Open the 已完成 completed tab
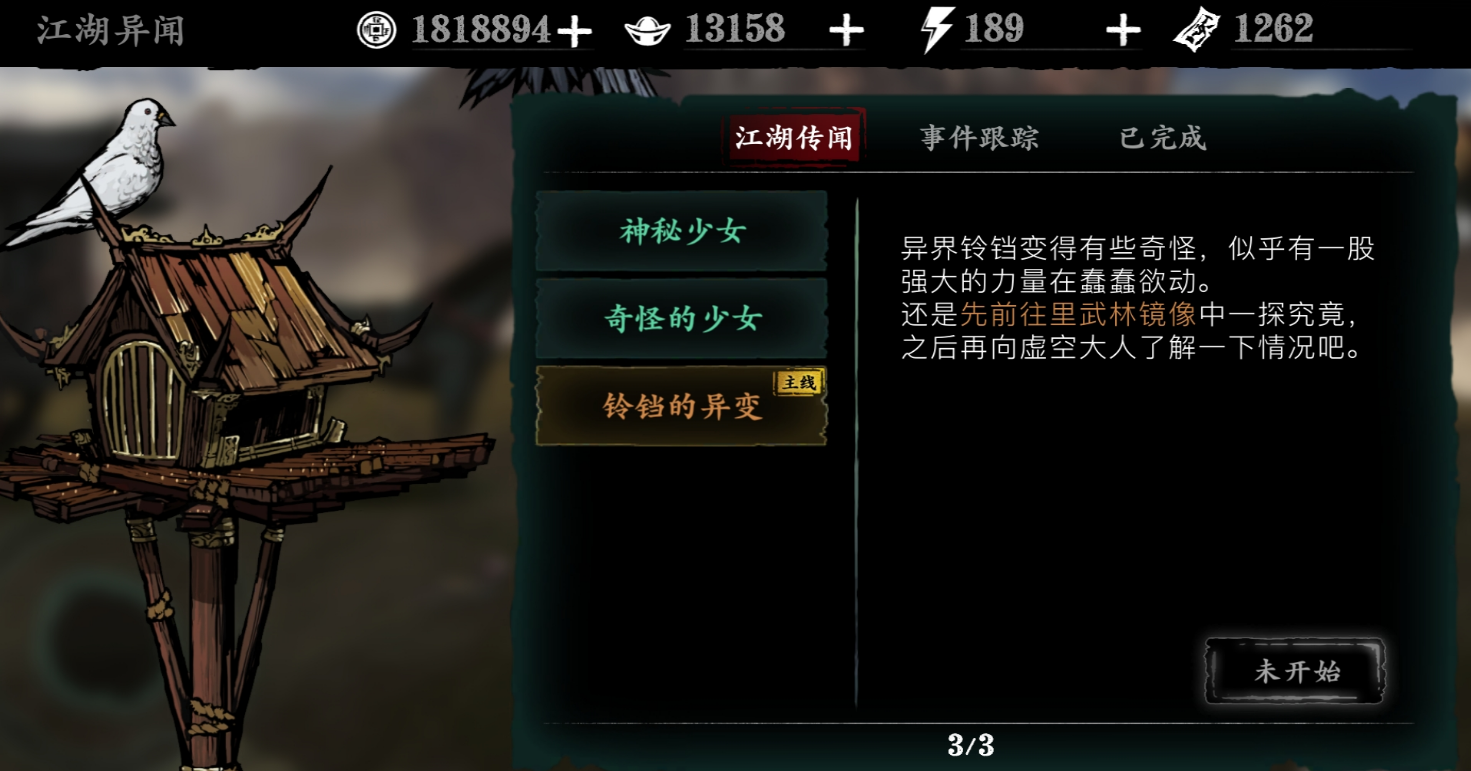 coord(1162,138)
